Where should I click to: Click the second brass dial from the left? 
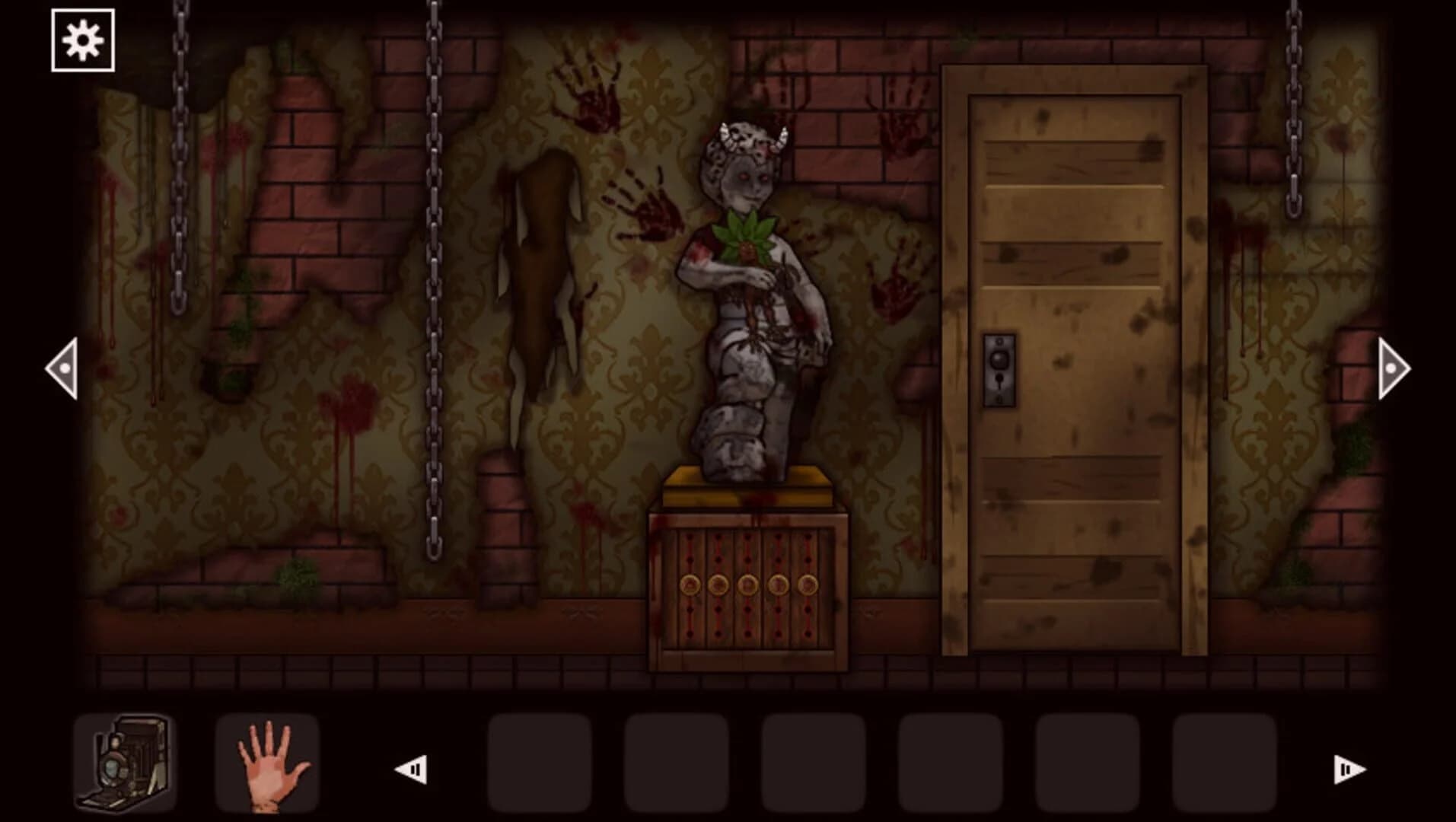pyautogui.click(x=719, y=585)
